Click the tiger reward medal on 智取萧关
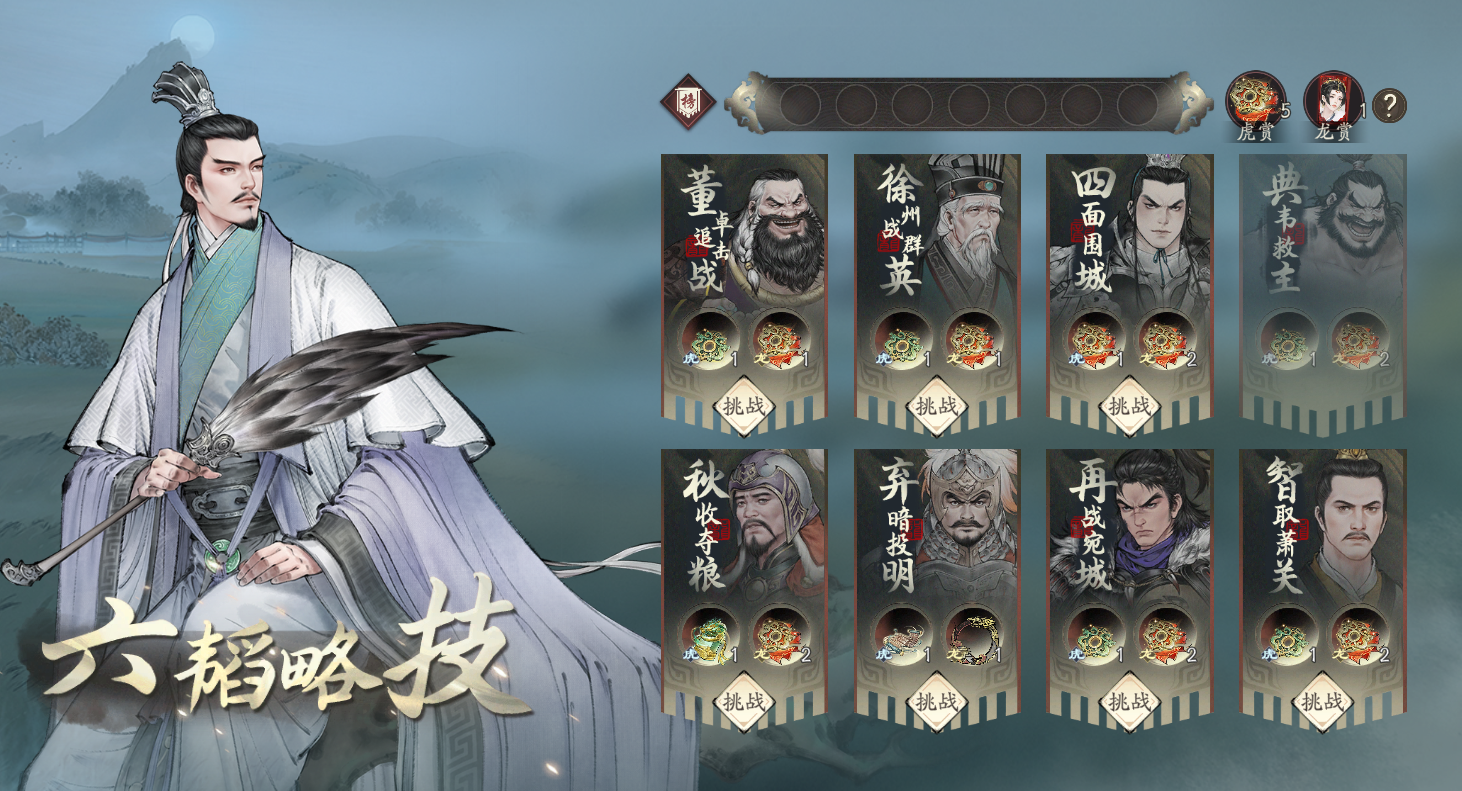The image size is (1462, 791). (x=1287, y=640)
